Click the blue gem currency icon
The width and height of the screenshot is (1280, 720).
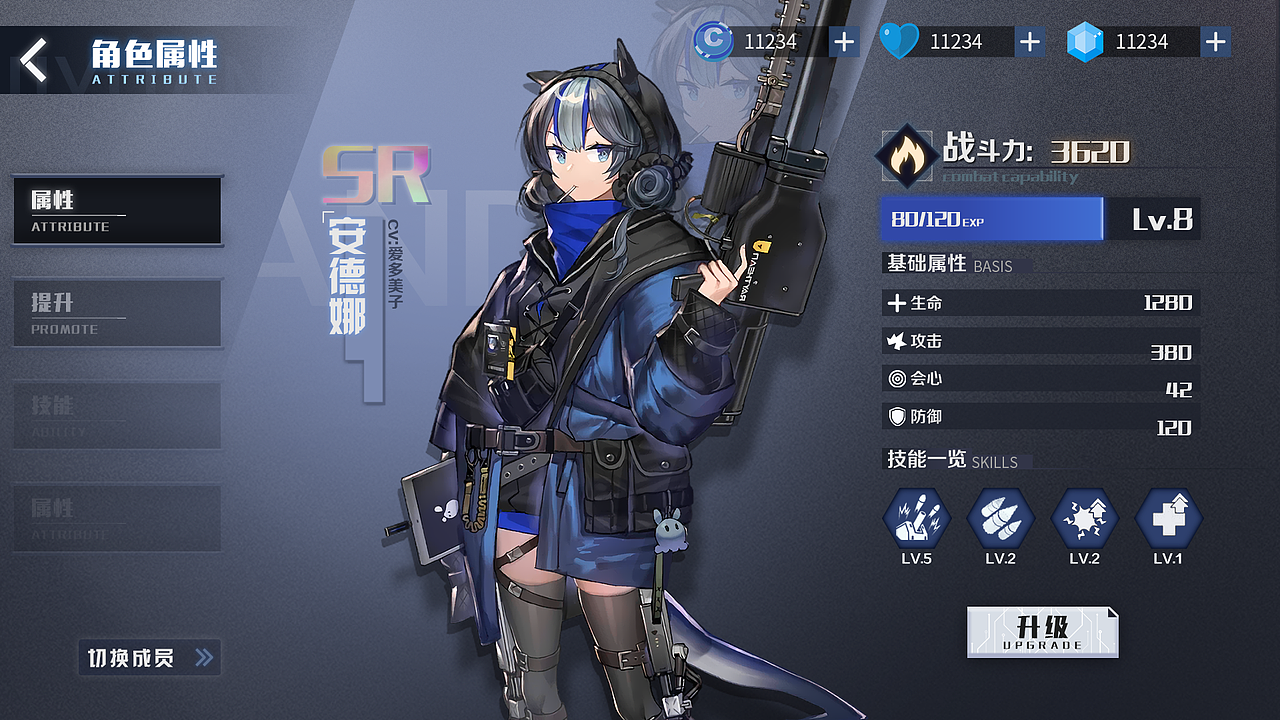pos(1083,42)
